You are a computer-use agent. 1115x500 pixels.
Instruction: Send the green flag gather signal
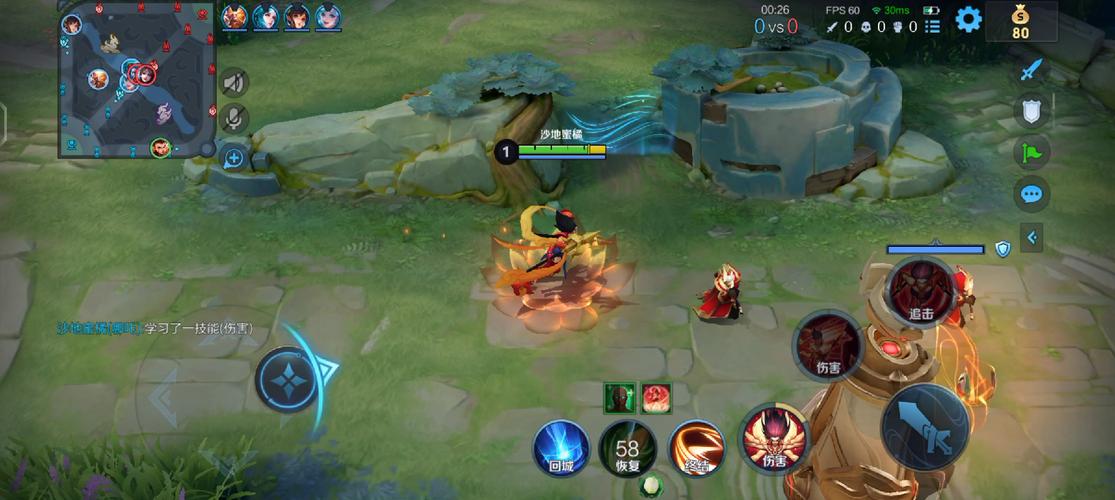(x=1031, y=151)
